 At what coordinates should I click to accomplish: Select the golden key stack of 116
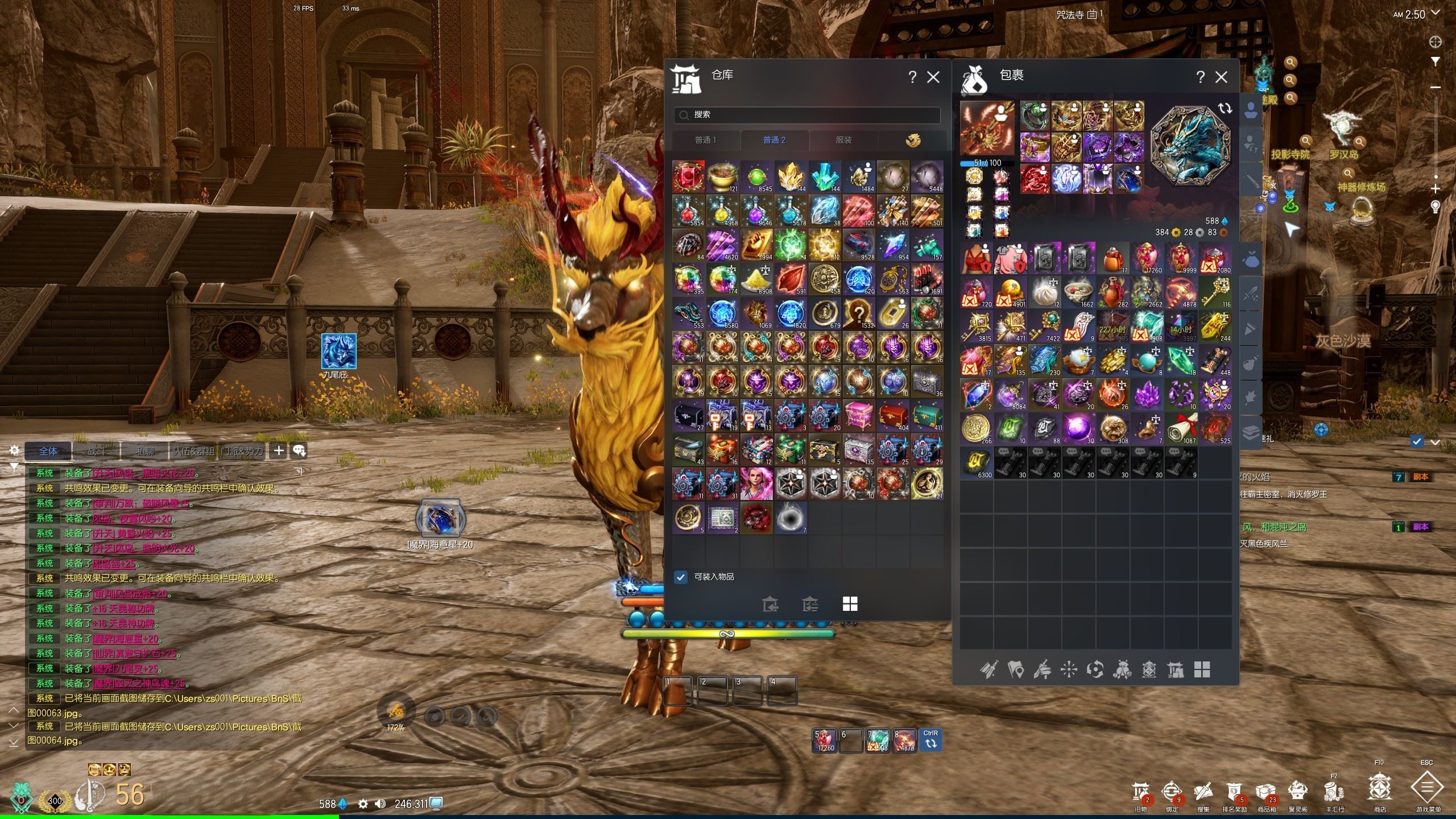point(1215,292)
